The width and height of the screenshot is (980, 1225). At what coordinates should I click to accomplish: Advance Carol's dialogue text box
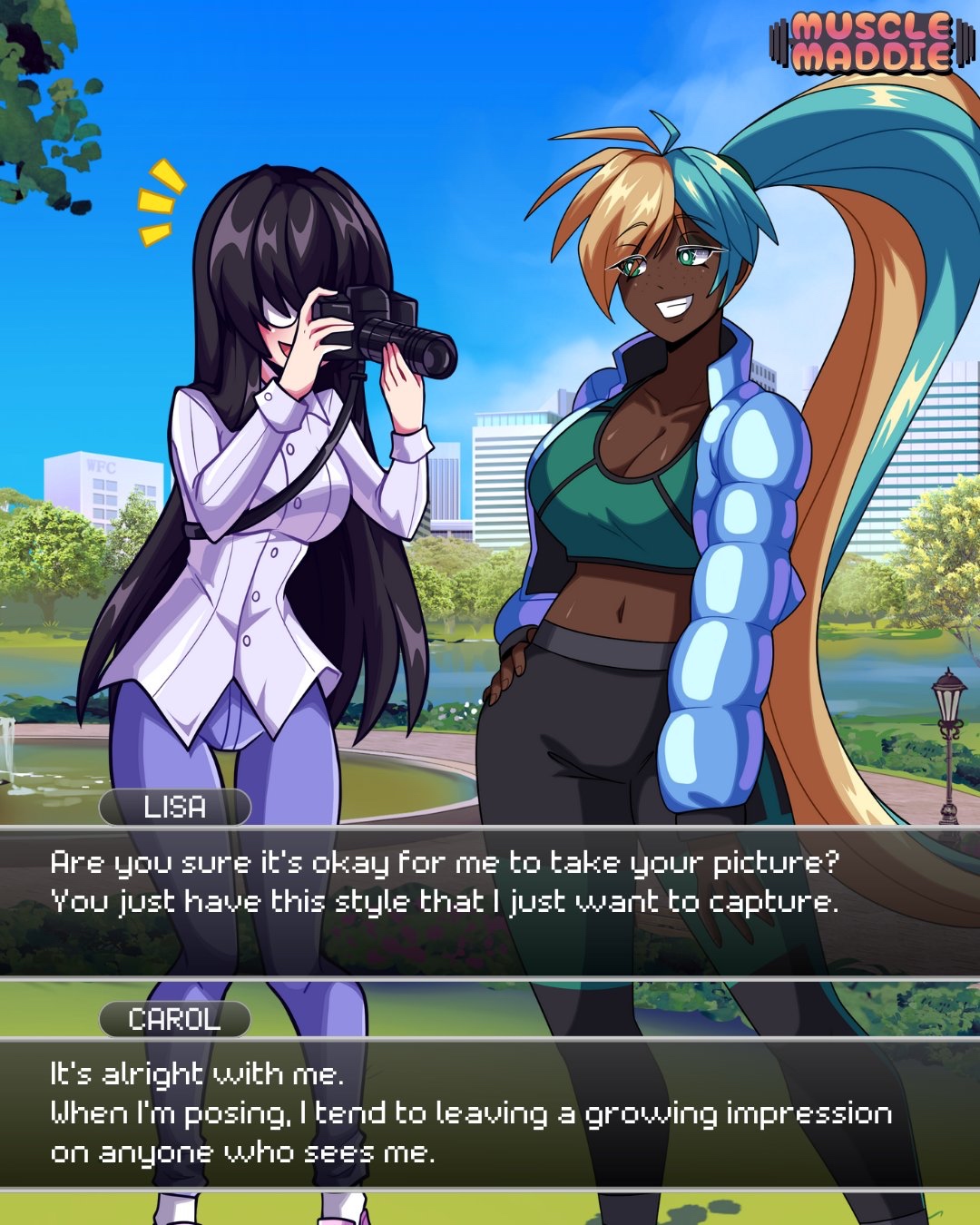pos(490,1112)
